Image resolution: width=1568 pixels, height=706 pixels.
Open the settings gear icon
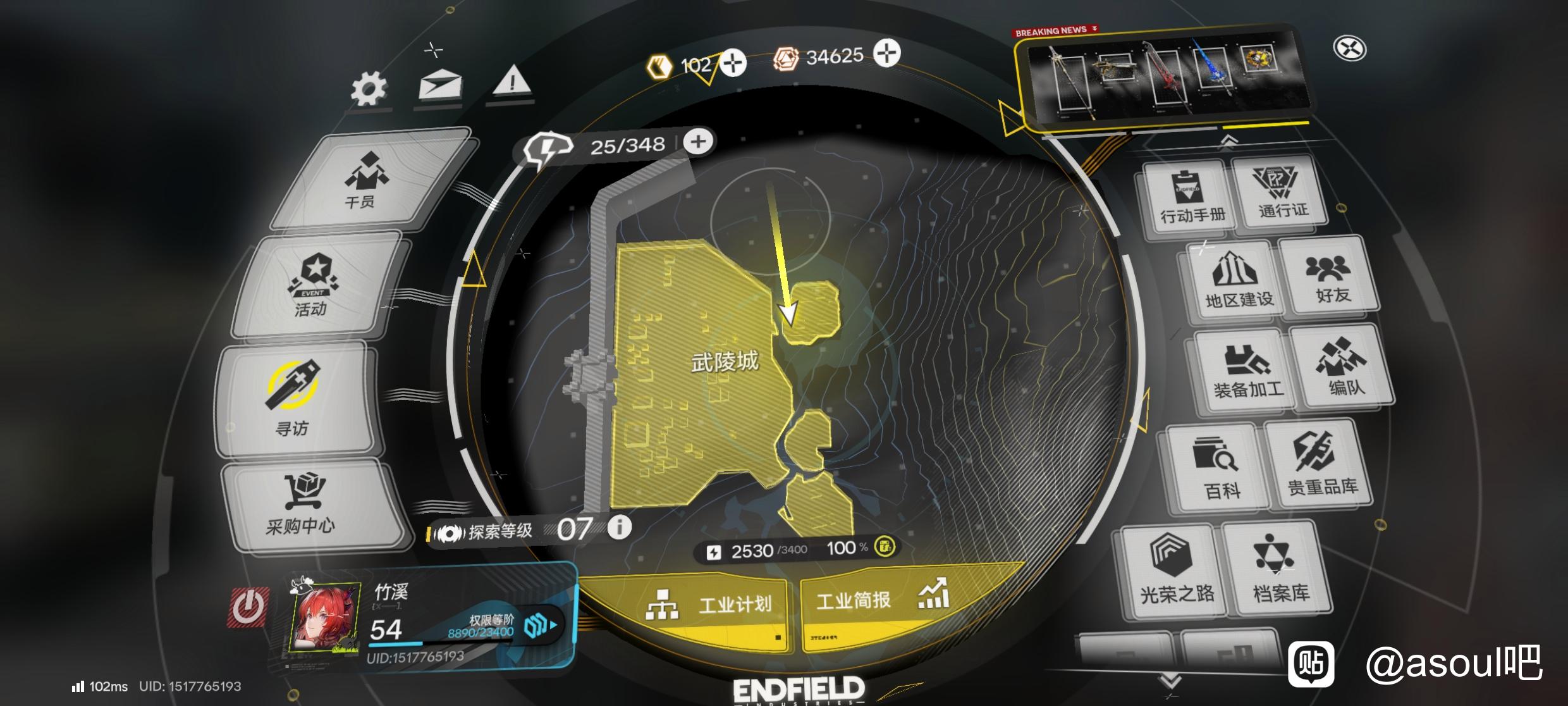pos(369,89)
